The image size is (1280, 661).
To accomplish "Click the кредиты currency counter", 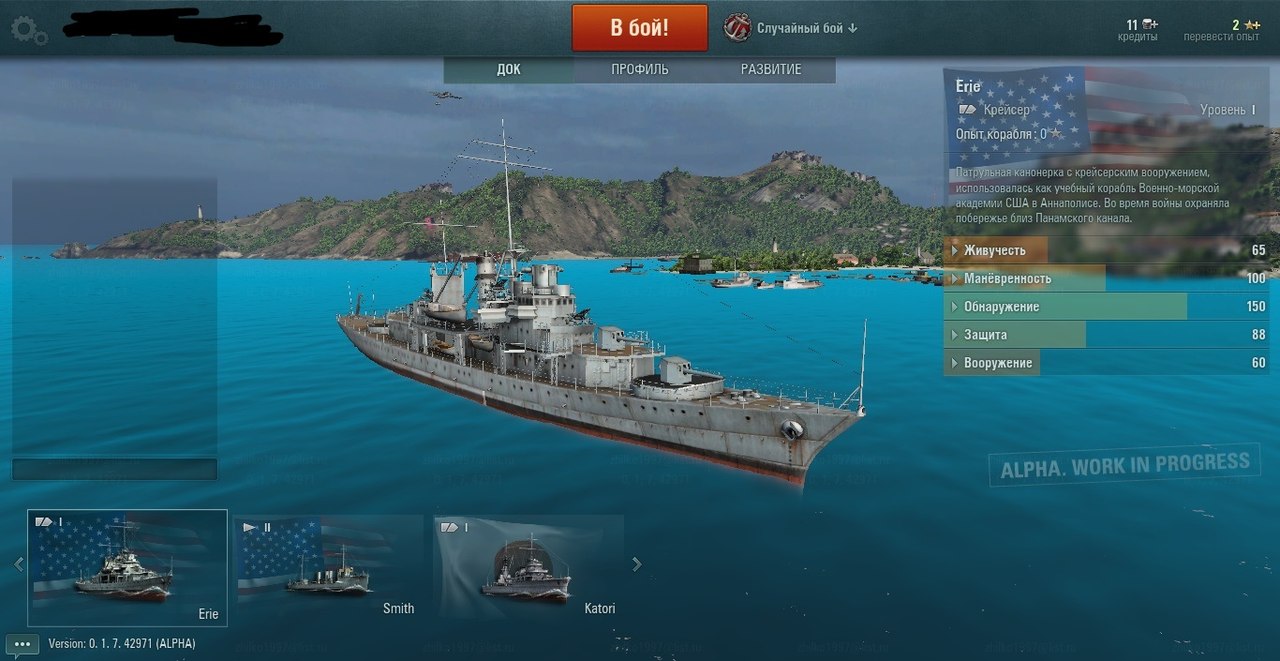I will (1138, 30).
